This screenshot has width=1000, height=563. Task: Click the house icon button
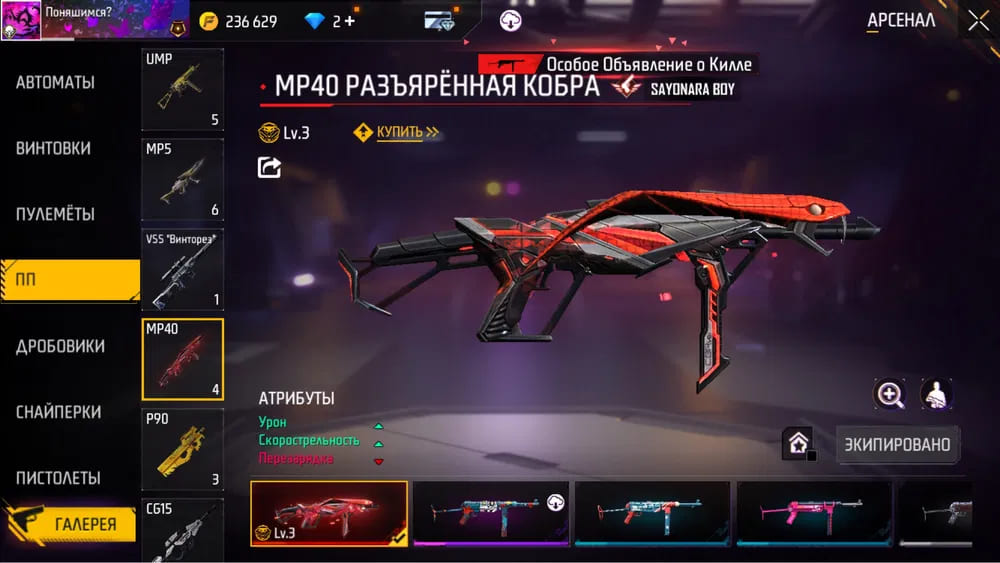[798, 444]
